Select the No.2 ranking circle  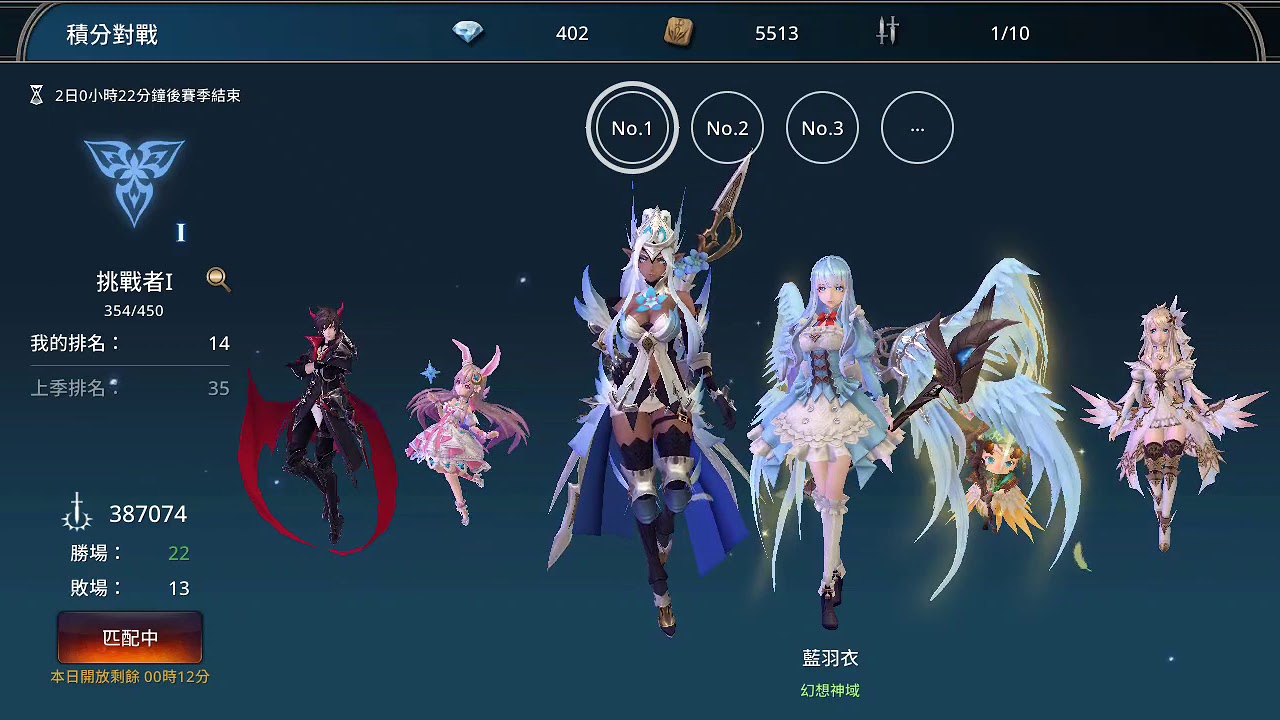[727, 127]
